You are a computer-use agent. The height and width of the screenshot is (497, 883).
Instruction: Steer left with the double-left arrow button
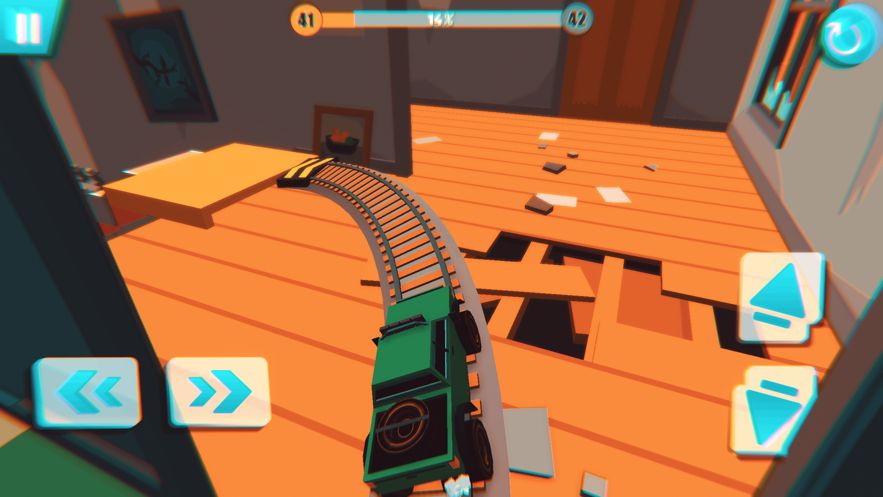pyautogui.click(x=87, y=392)
